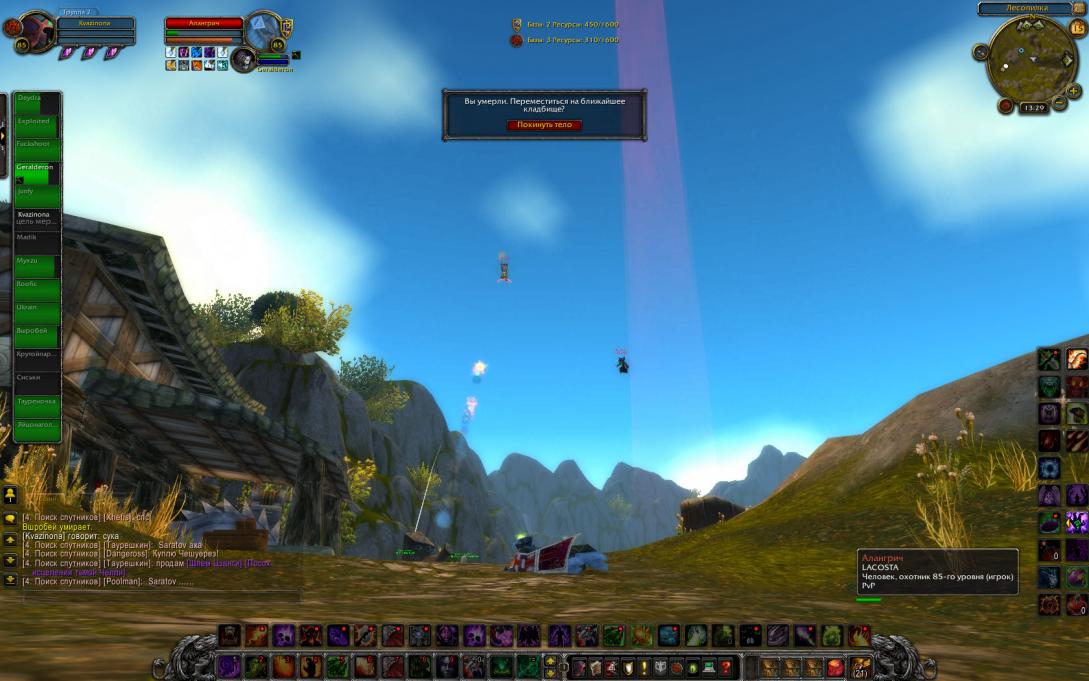Zoom out the minimap with minus button

pos(1058,103)
